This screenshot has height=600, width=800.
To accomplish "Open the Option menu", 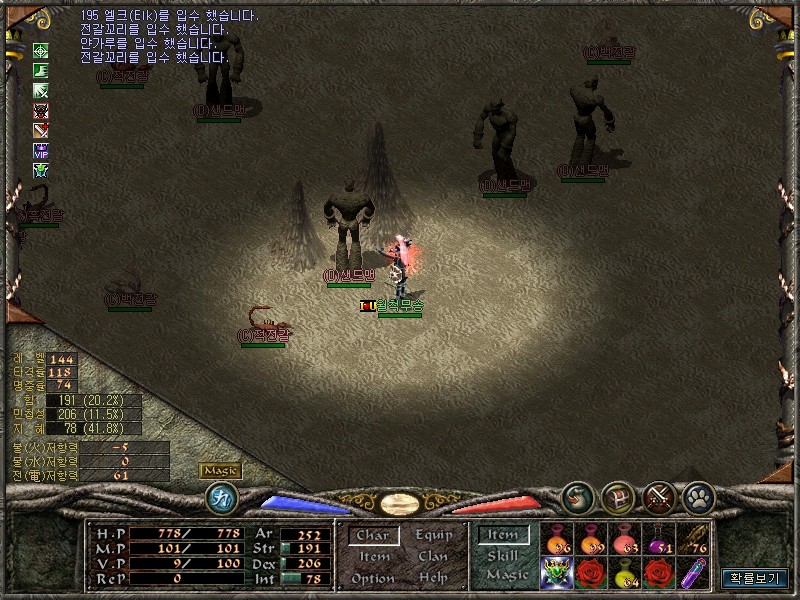I will coord(373,579).
